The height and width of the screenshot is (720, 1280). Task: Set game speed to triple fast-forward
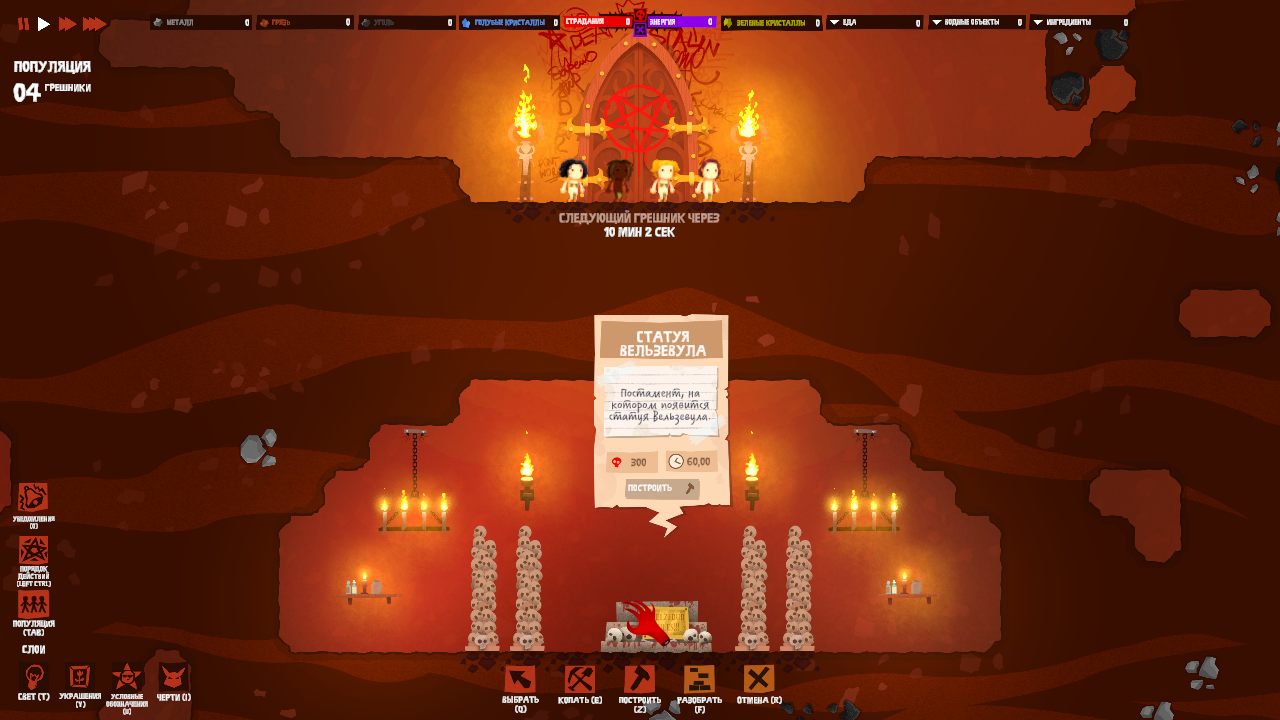click(94, 24)
